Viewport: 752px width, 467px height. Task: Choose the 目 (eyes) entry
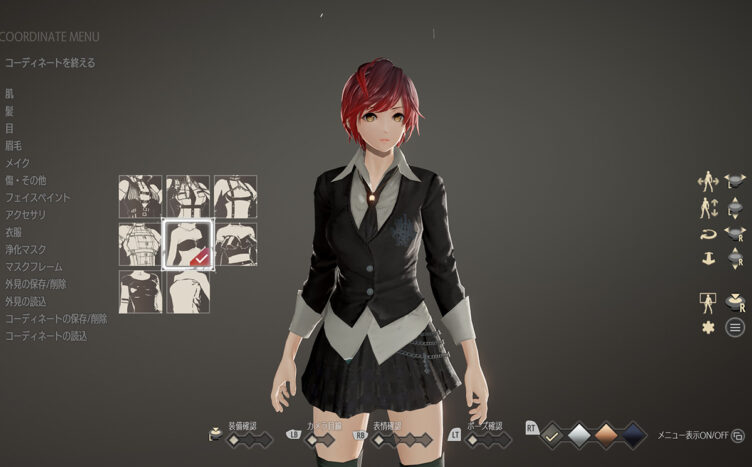[10, 128]
